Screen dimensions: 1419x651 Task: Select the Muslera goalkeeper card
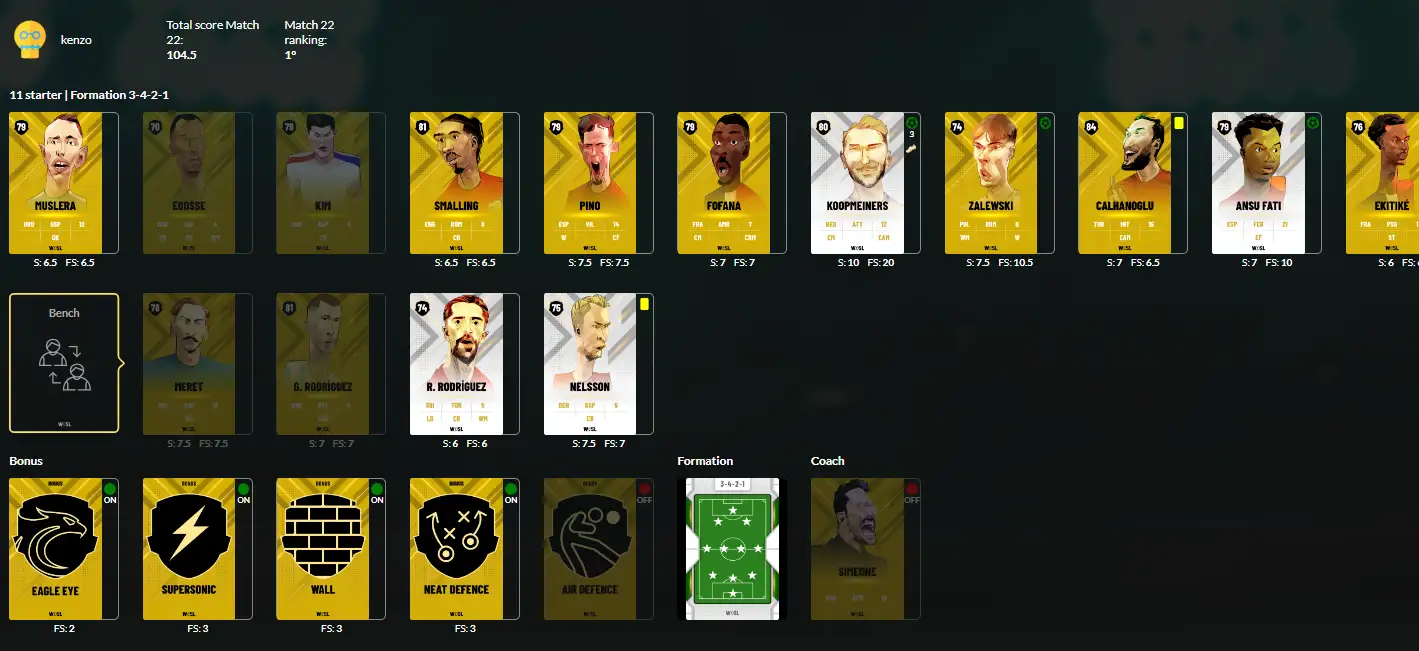[56, 182]
